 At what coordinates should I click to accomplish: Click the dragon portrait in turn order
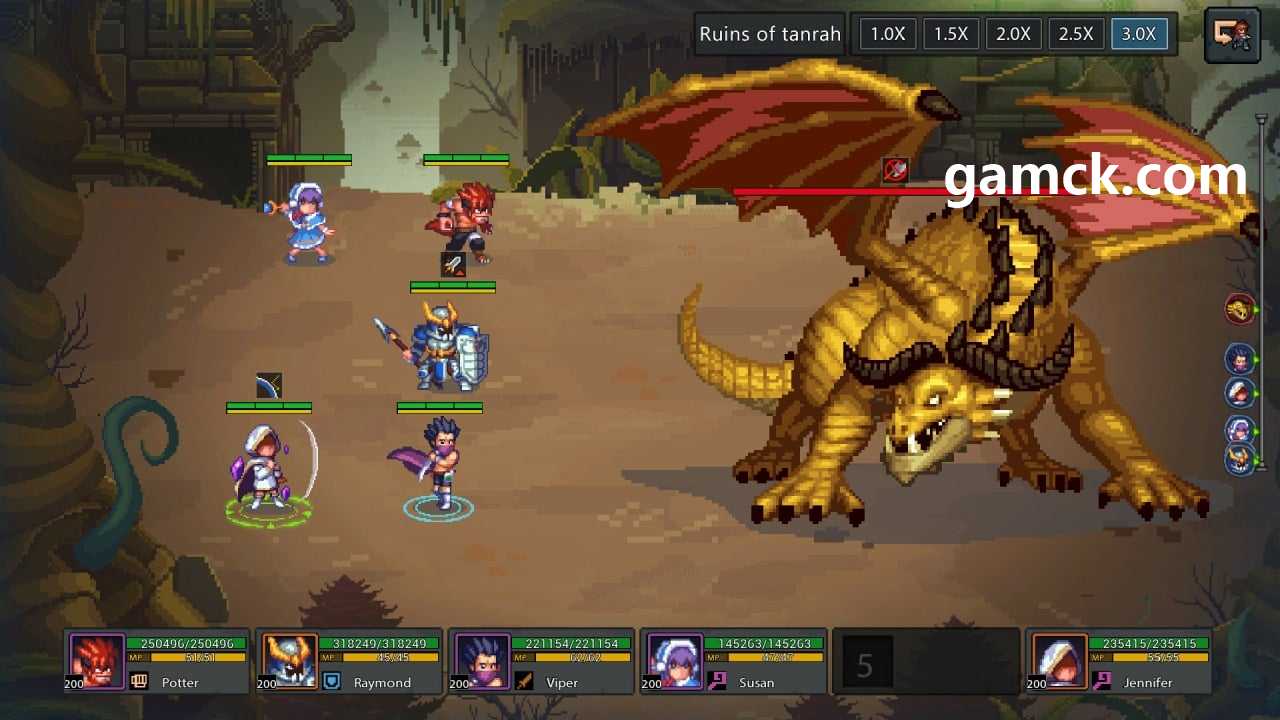tap(1240, 310)
